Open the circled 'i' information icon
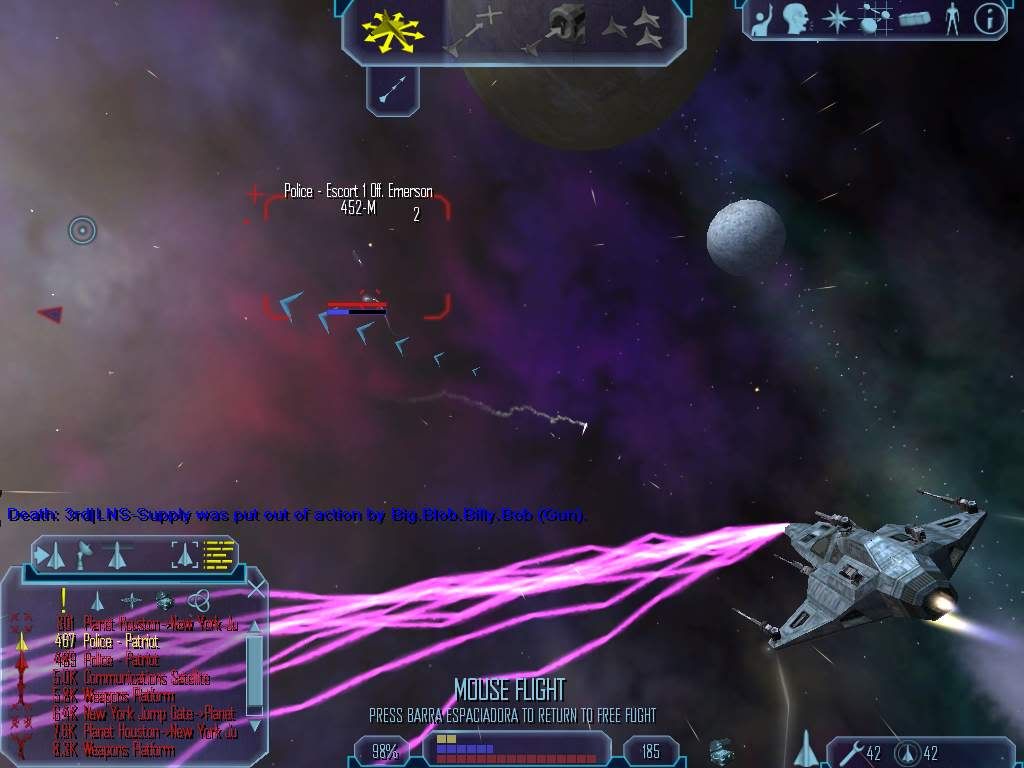 pyautogui.click(x=989, y=18)
